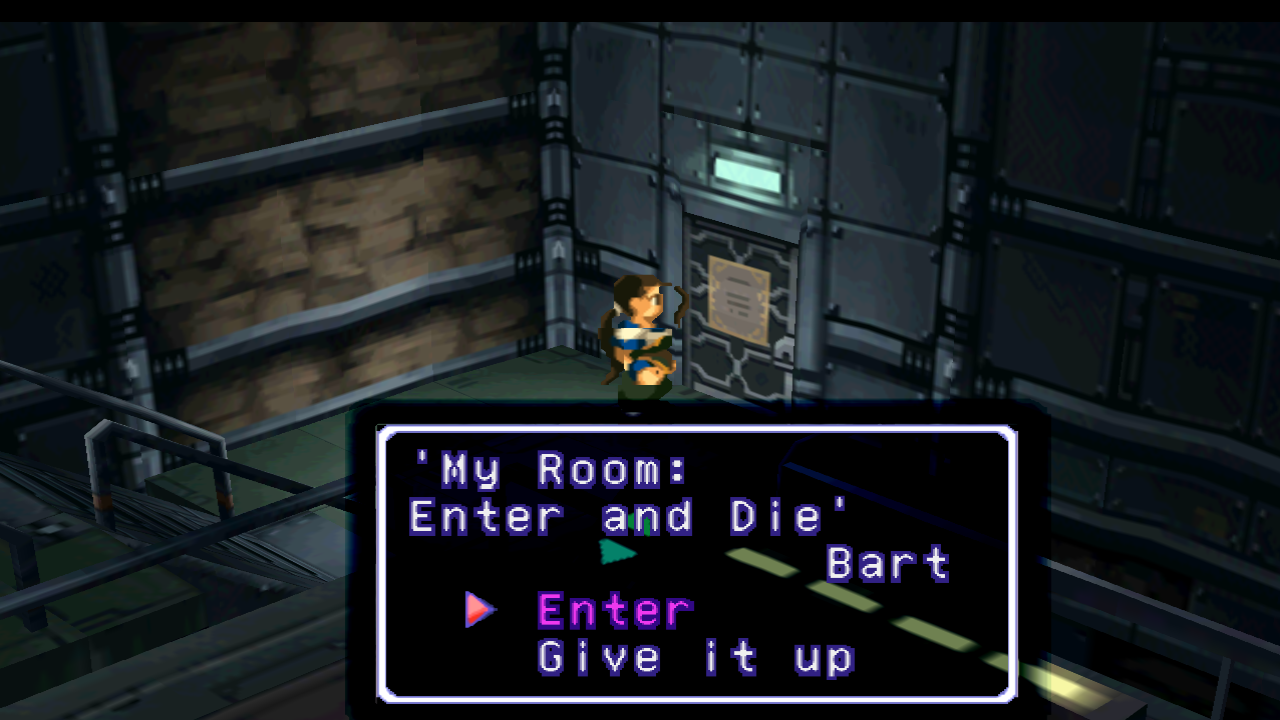The height and width of the screenshot is (720, 1280).
Task: Choose the Enter dialogue option
Action: [614, 610]
